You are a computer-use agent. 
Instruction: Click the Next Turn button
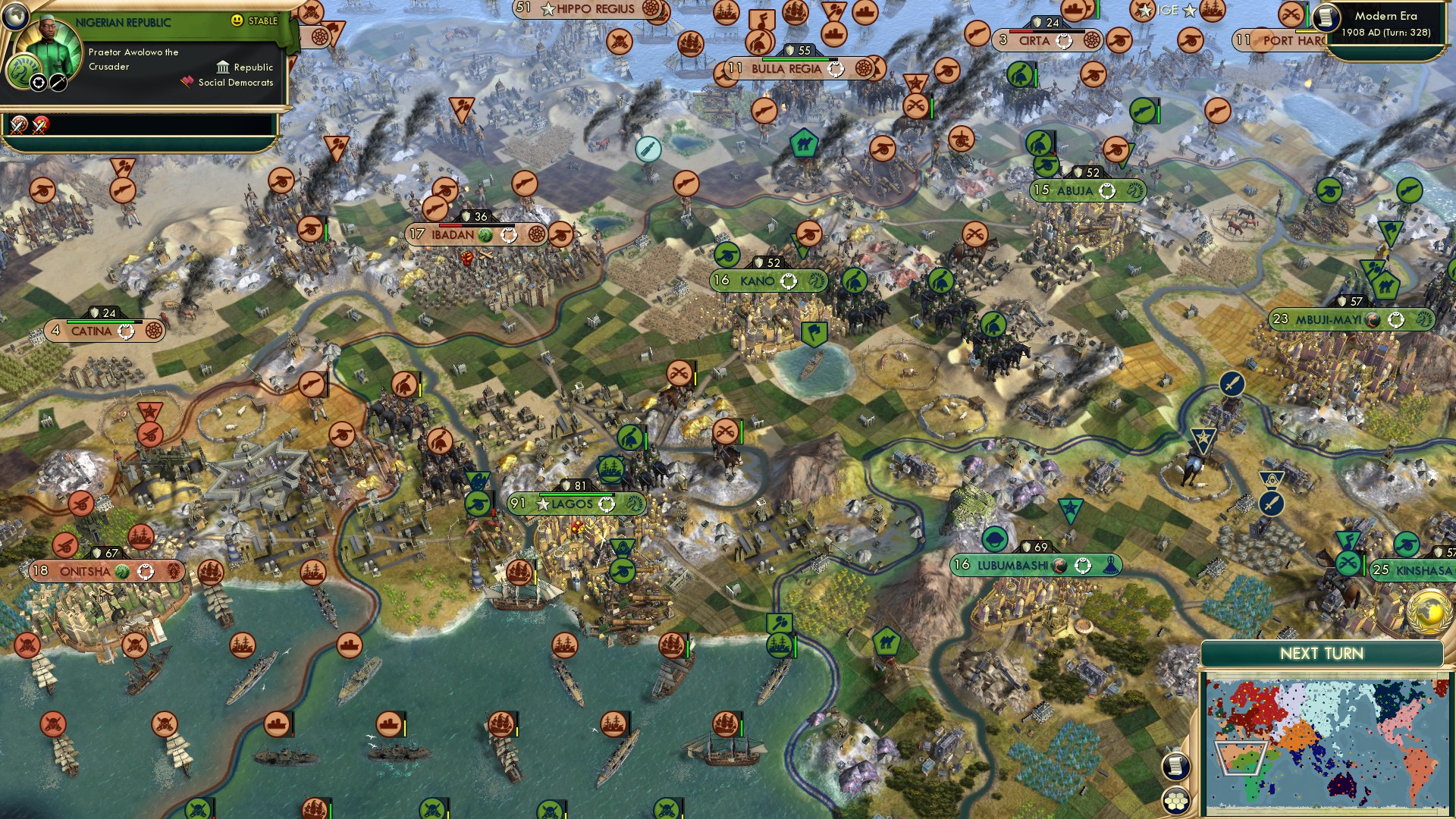pos(1323,652)
